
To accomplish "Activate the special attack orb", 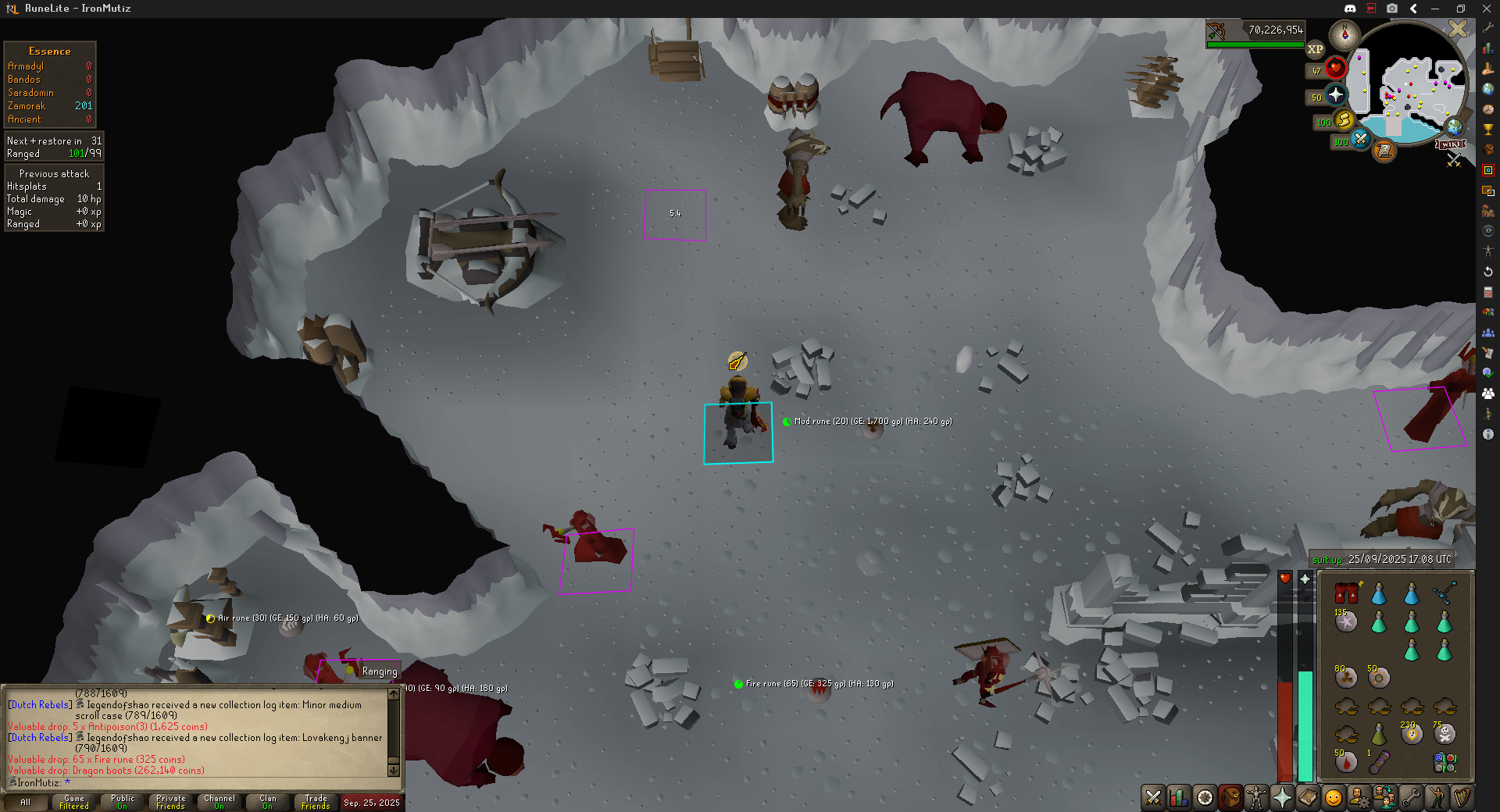I will (x=1360, y=140).
